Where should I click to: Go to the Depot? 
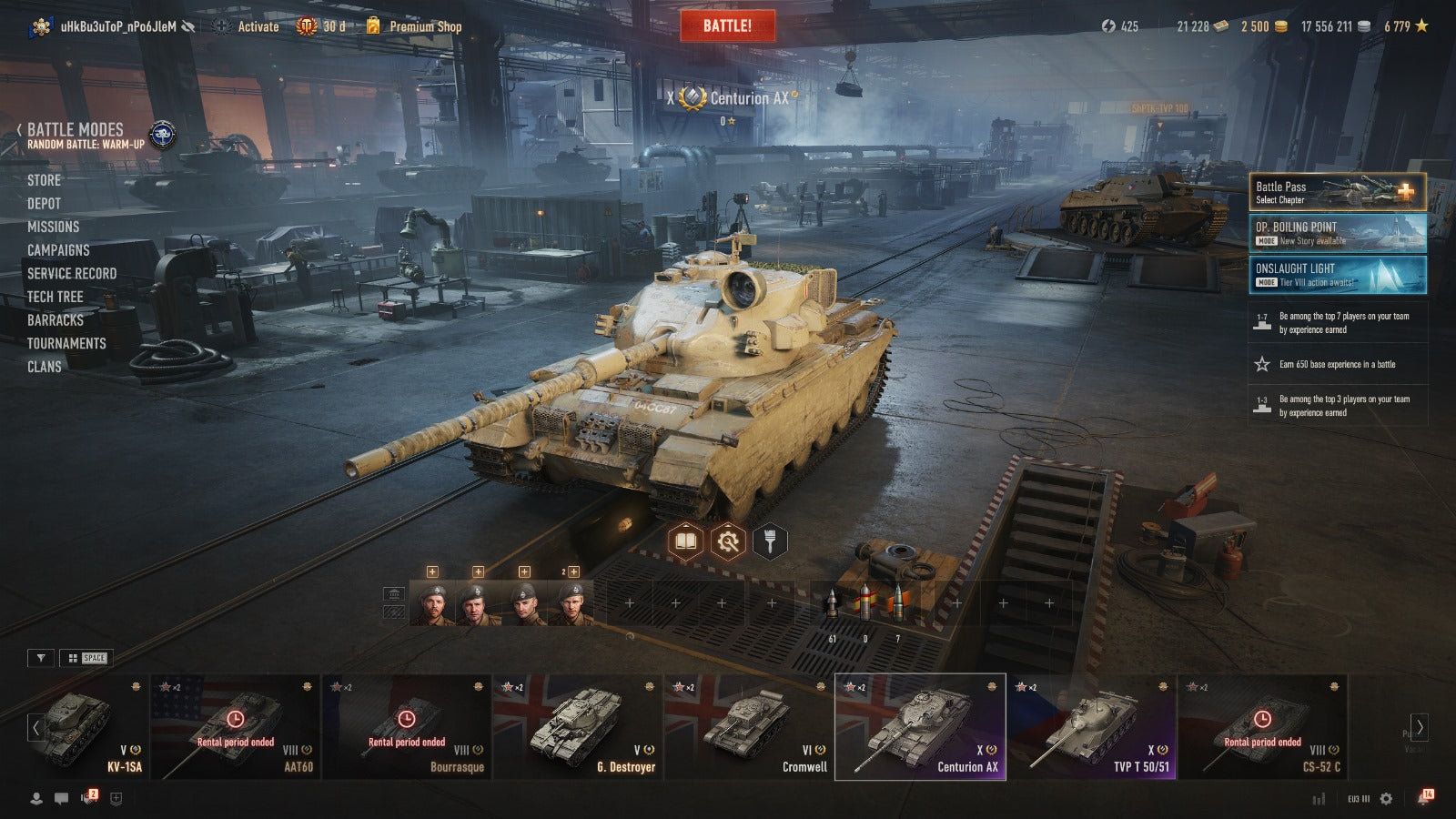coord(44,204)
